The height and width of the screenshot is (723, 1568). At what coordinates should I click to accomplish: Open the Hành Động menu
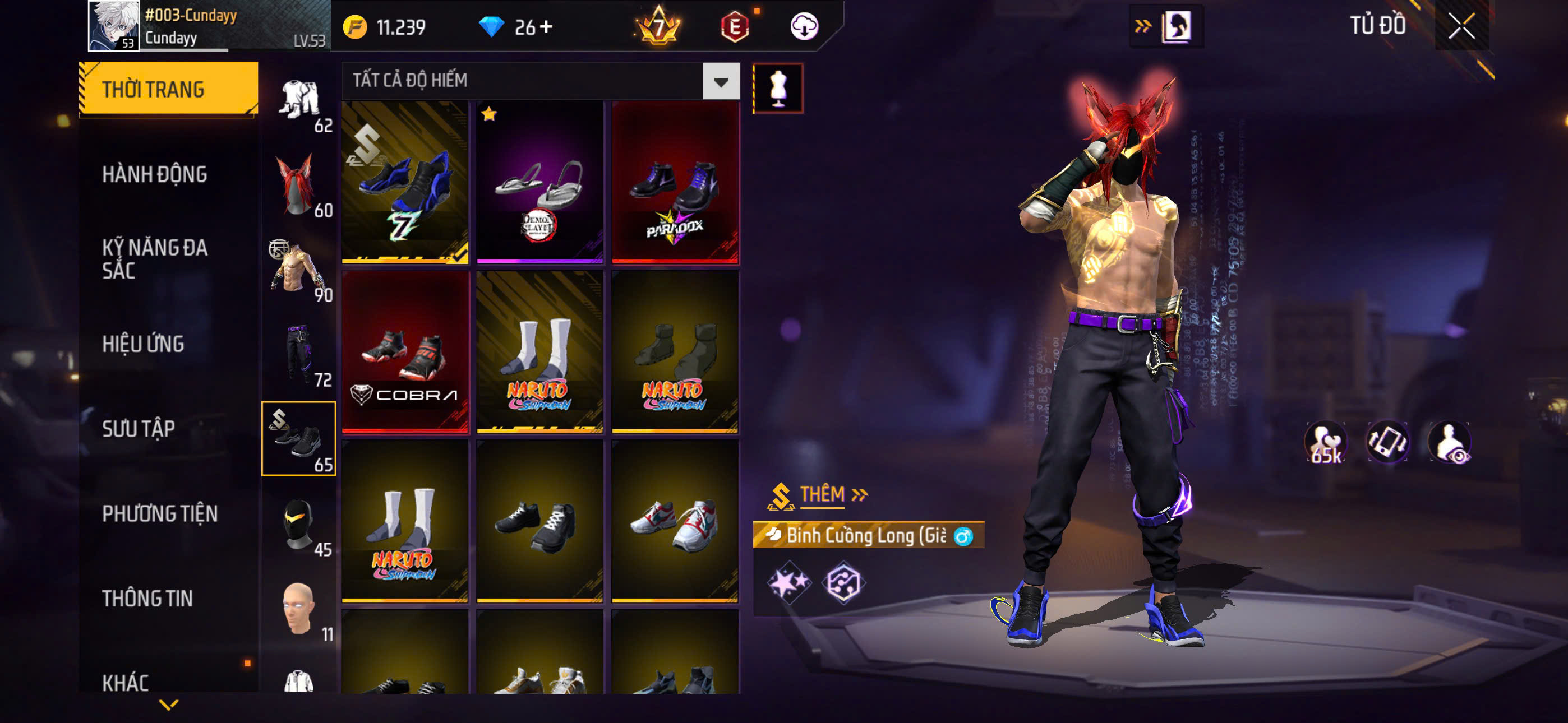point(155,175)
